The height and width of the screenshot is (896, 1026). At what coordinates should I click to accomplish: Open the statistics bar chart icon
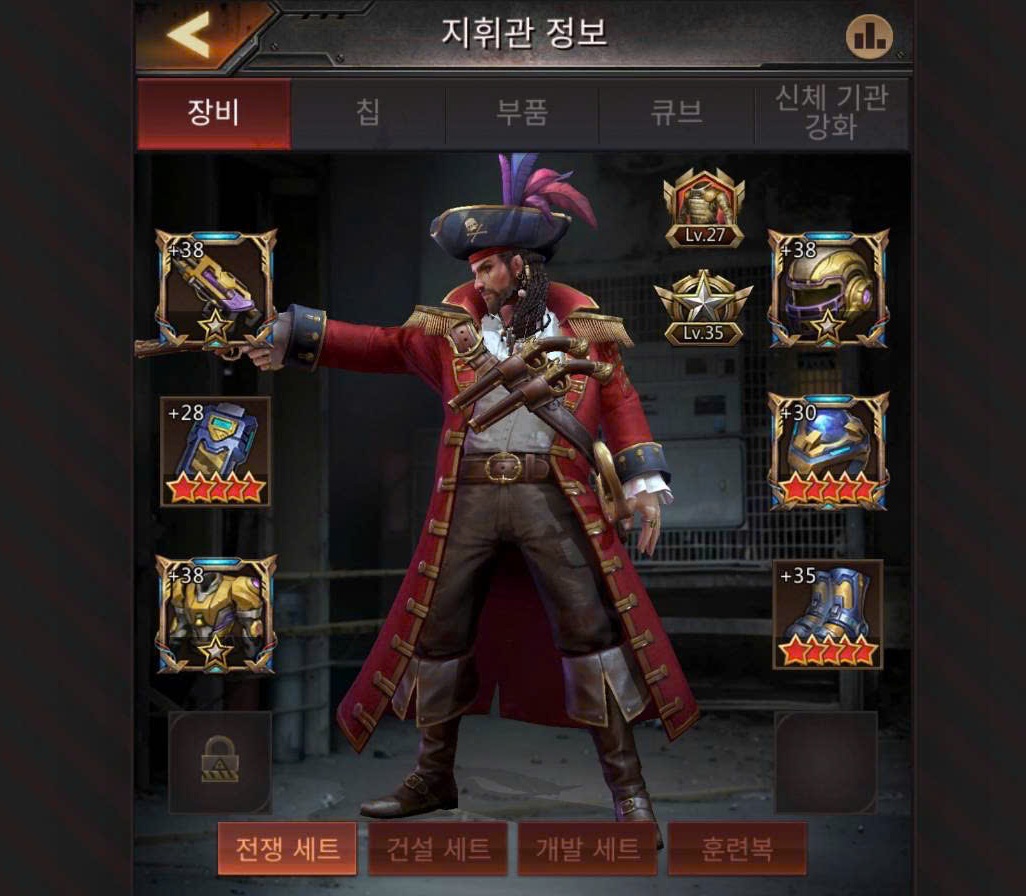click(x=869, y=37)
